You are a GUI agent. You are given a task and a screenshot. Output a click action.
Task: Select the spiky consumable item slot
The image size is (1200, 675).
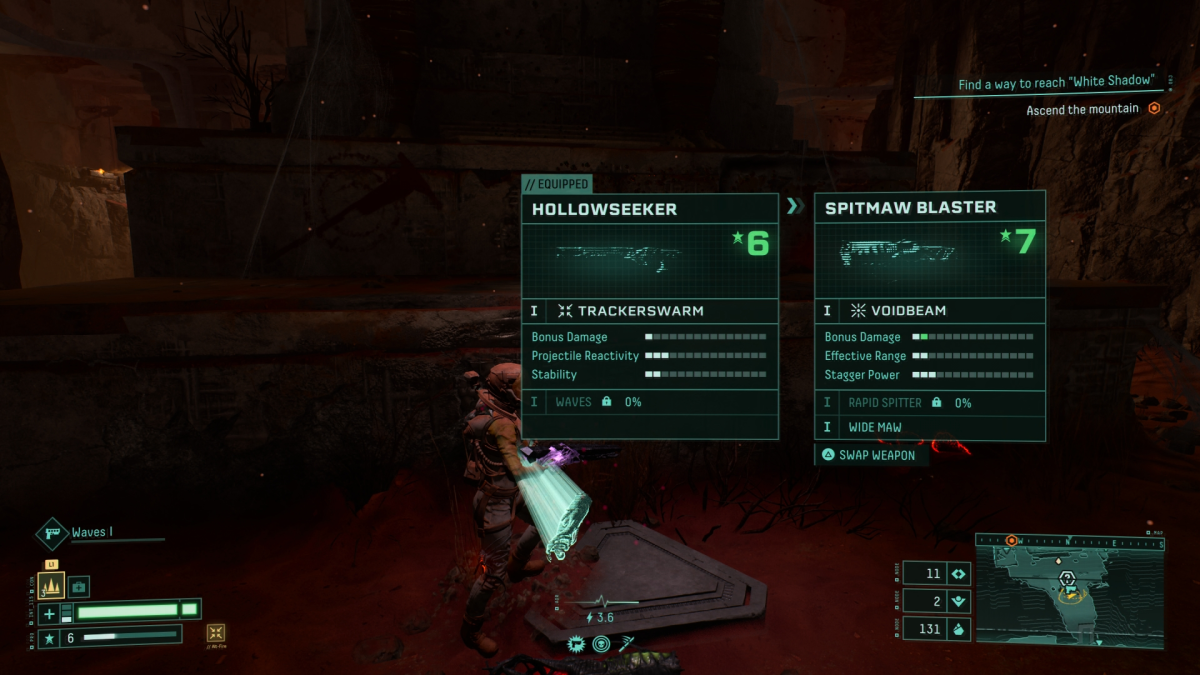pyautogui.click(x=51, y=585)
